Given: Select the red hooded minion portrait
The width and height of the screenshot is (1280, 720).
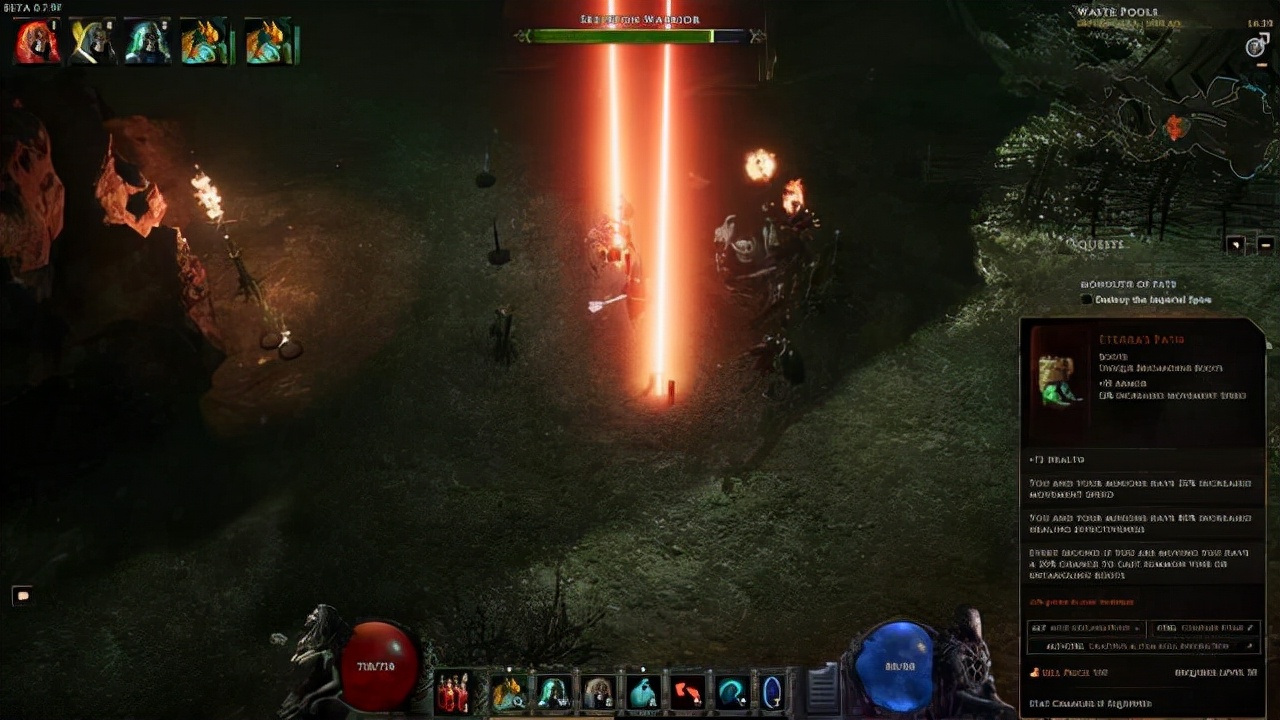Looking at the screenshot, I should pos(36,43).
